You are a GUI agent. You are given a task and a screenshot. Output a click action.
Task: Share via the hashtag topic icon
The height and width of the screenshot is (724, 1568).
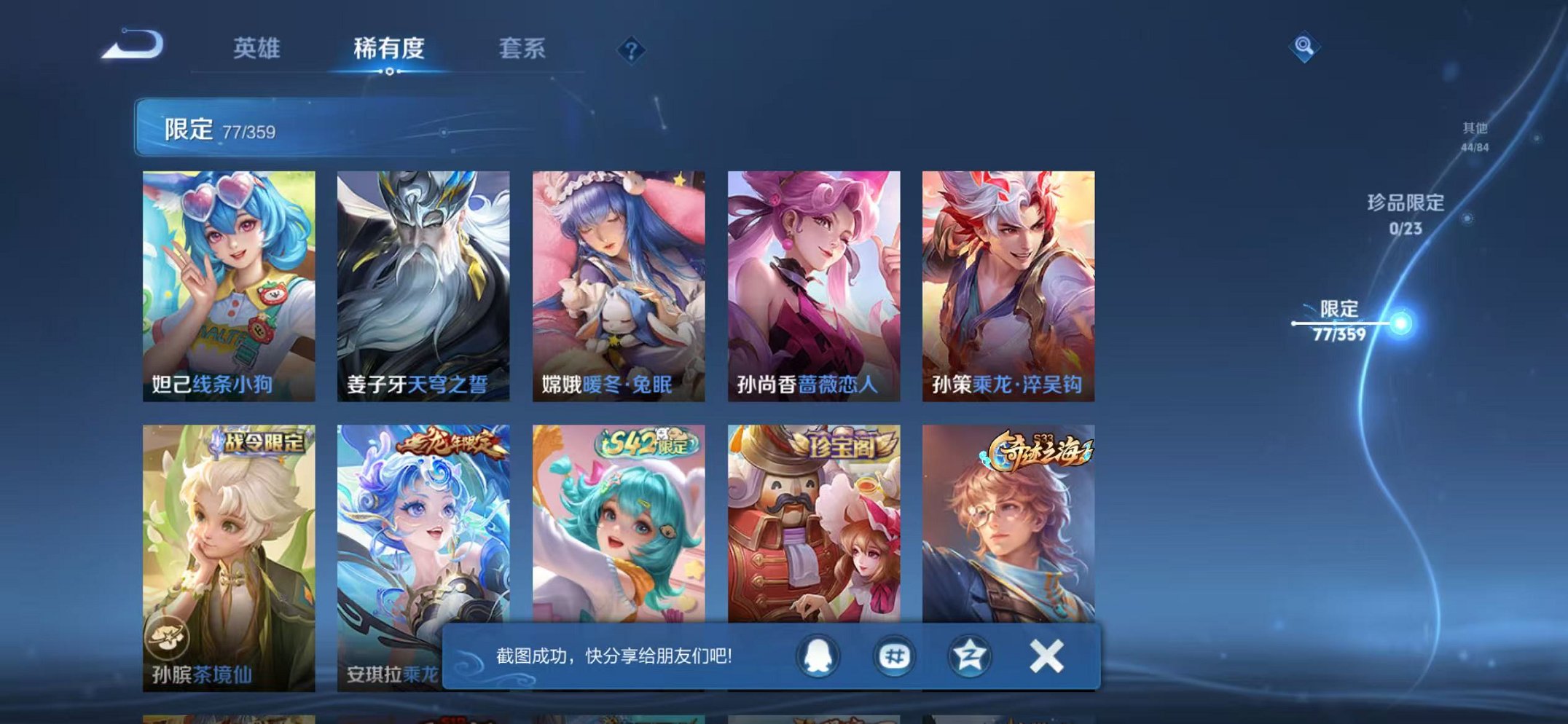point(895,657)
